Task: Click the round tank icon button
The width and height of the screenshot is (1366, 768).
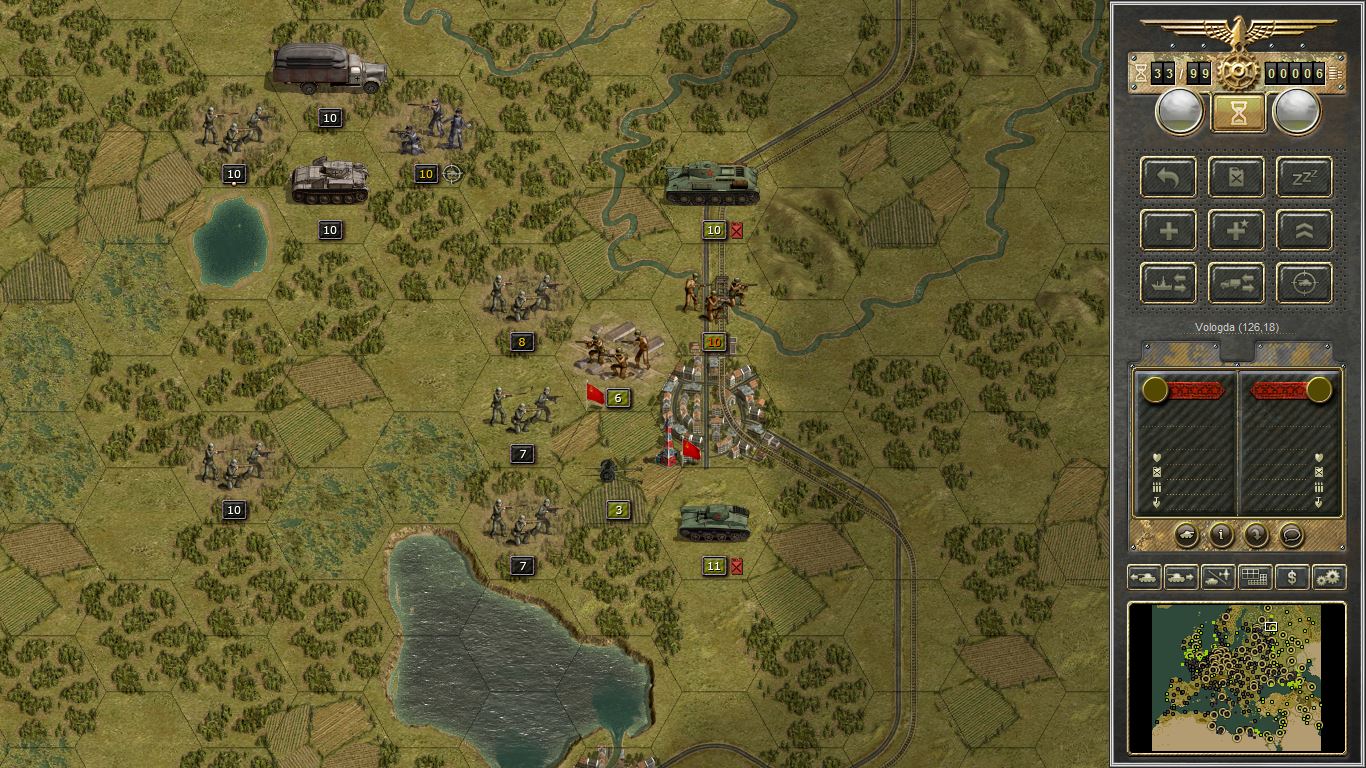Action: coord(1186,535)
